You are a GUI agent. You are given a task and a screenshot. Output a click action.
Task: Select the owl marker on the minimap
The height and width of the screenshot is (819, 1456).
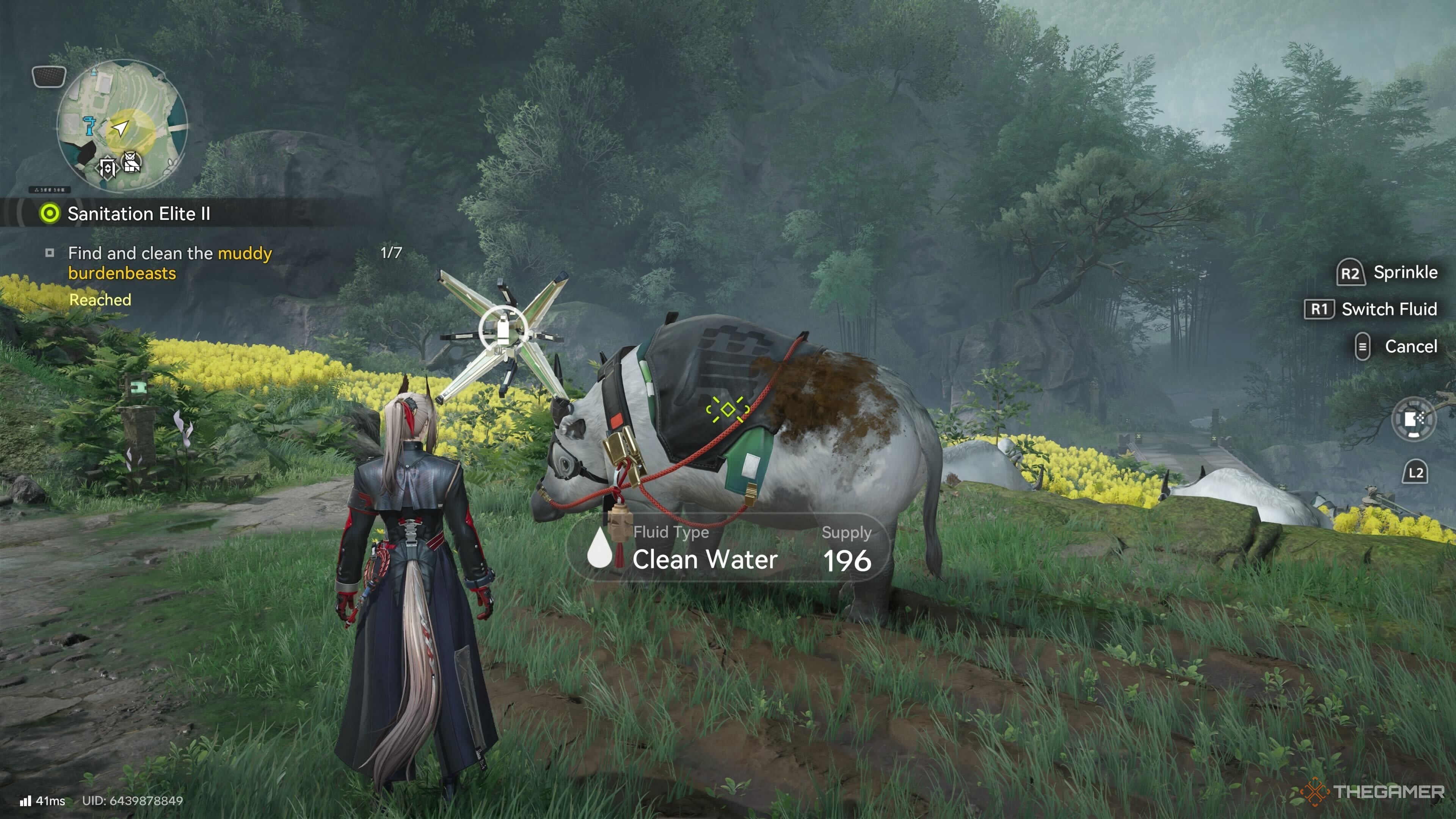coord(132,163)
